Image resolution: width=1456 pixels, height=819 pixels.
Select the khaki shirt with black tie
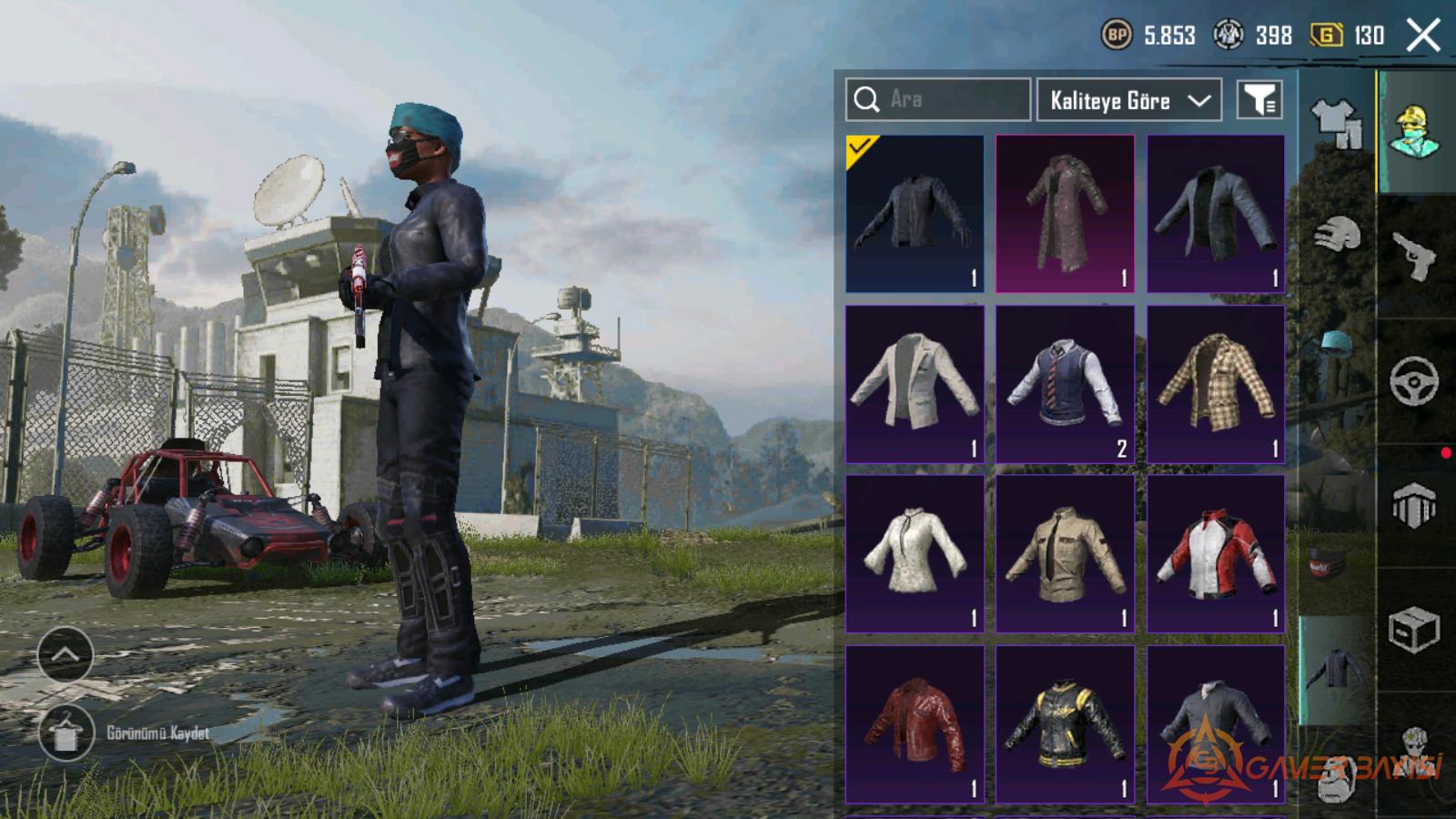tap(1065, 553)
